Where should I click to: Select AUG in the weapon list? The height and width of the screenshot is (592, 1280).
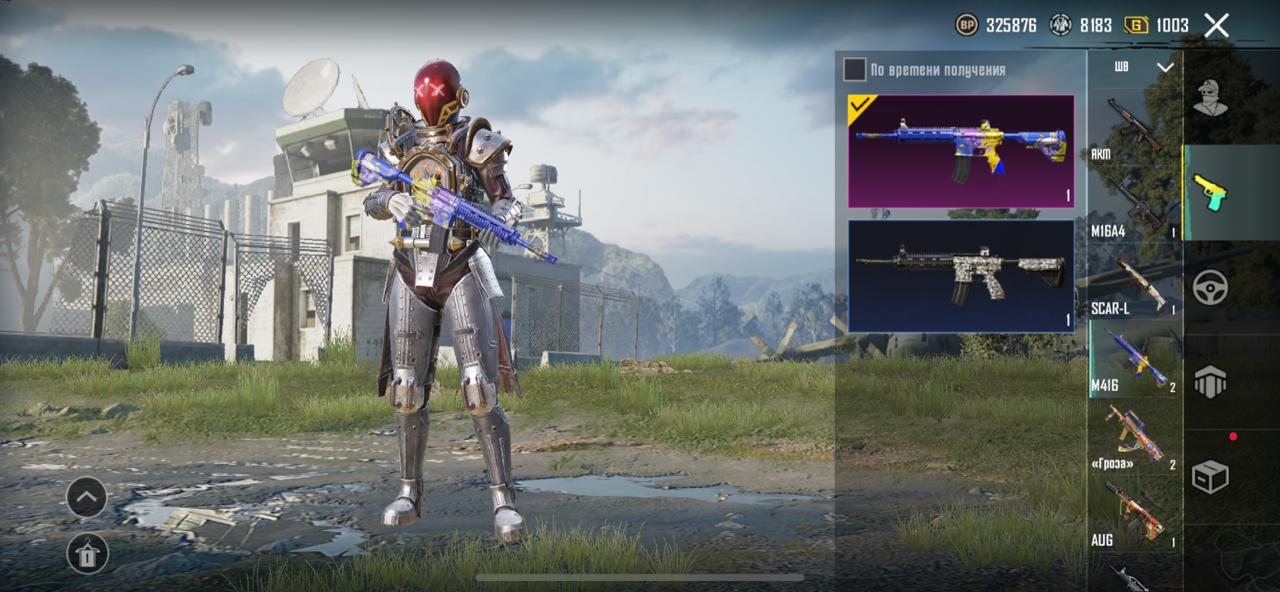[x=1134, y=515]
